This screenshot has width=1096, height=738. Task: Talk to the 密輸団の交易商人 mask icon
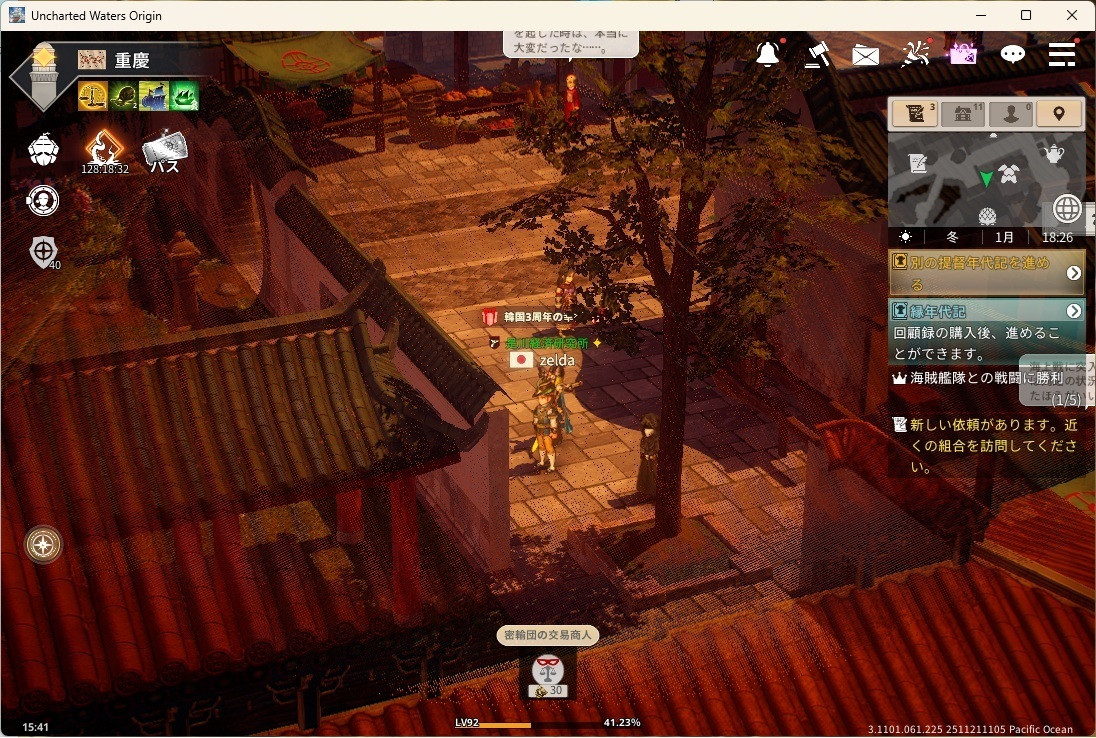click(548, 669)
